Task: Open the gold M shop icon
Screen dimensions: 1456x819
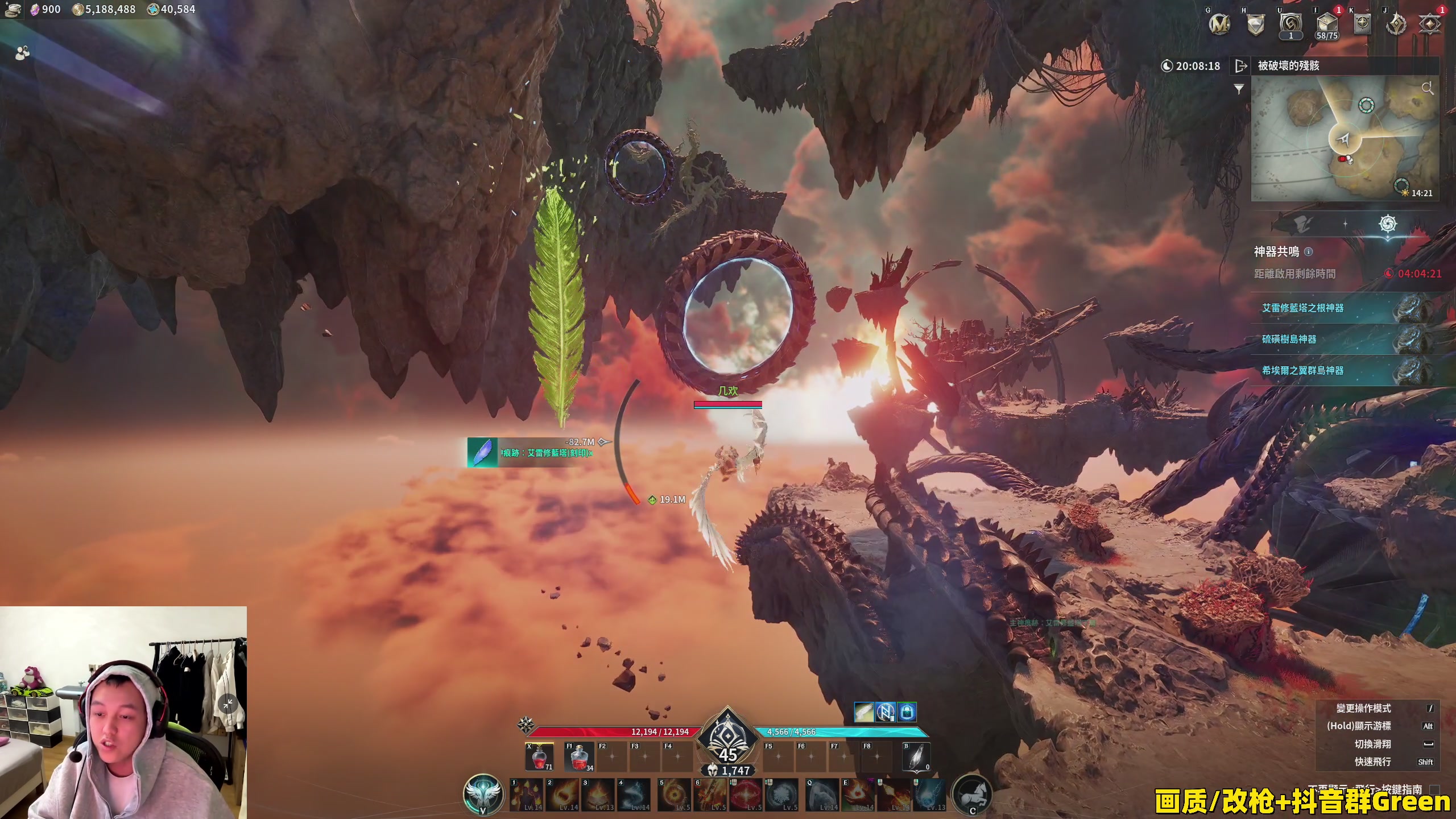Action: [x=1219, y=24]
